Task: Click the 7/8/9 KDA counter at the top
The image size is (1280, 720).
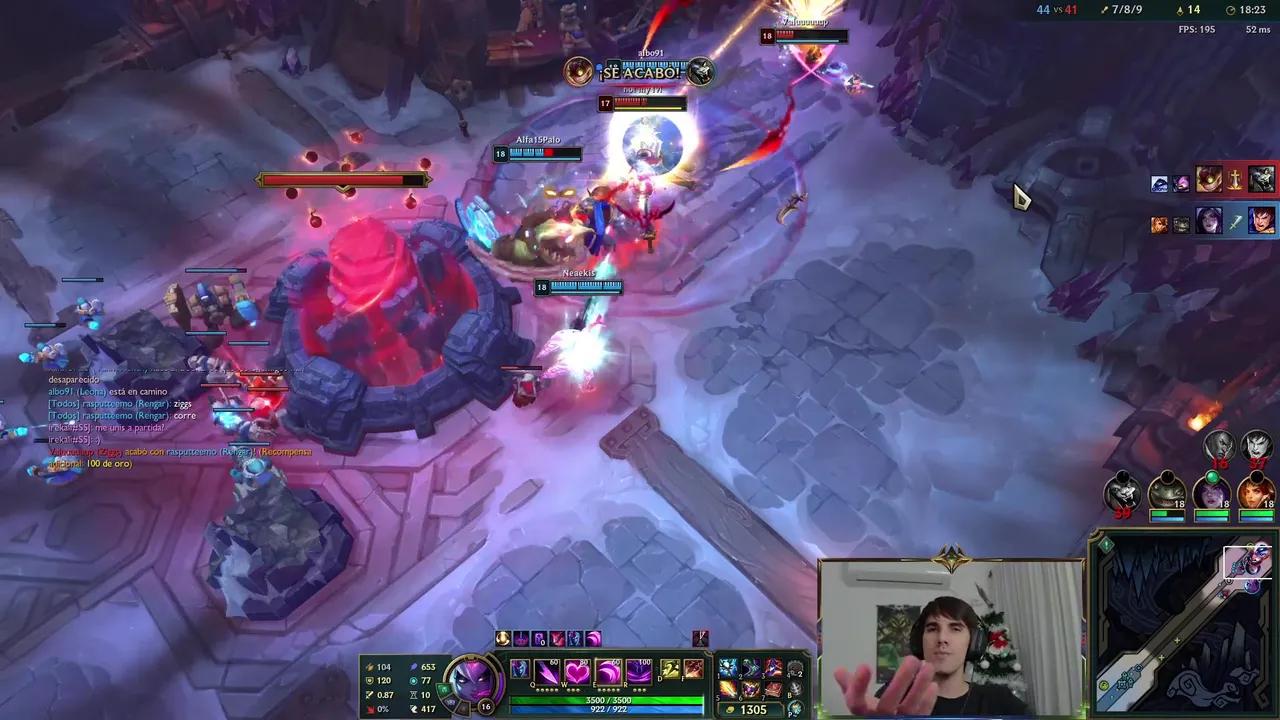Action: coord(1125,9)
